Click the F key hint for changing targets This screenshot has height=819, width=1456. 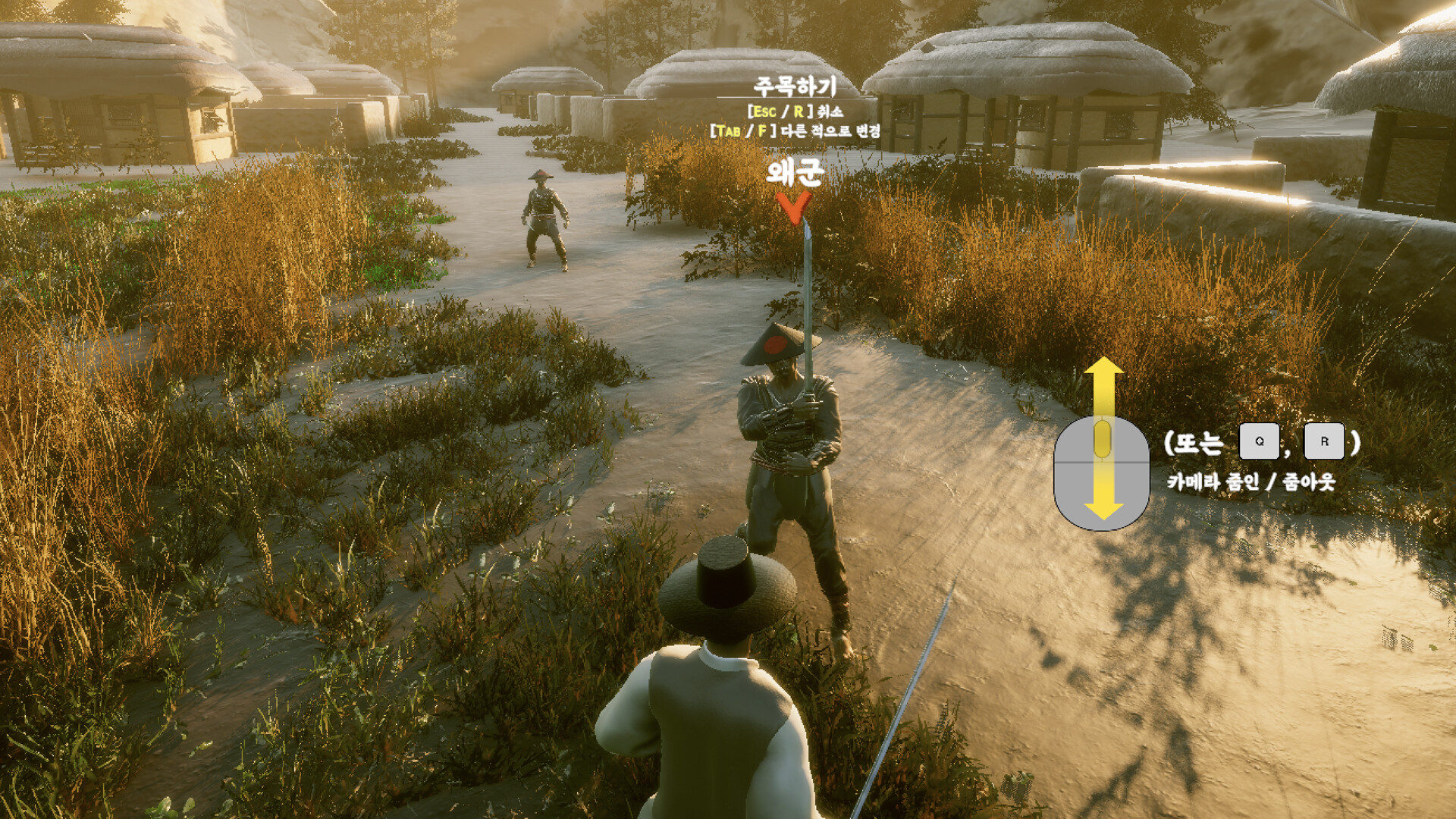click(x=761, y=130)
